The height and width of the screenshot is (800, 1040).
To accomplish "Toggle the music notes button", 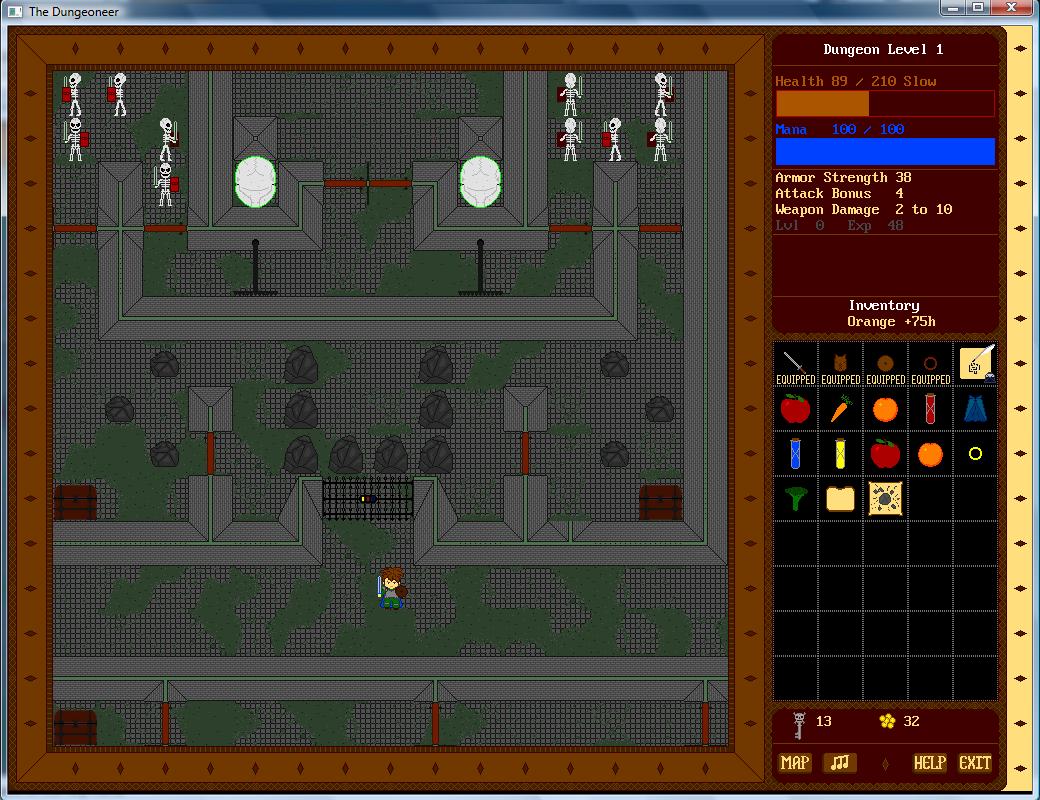I will 840,763.
